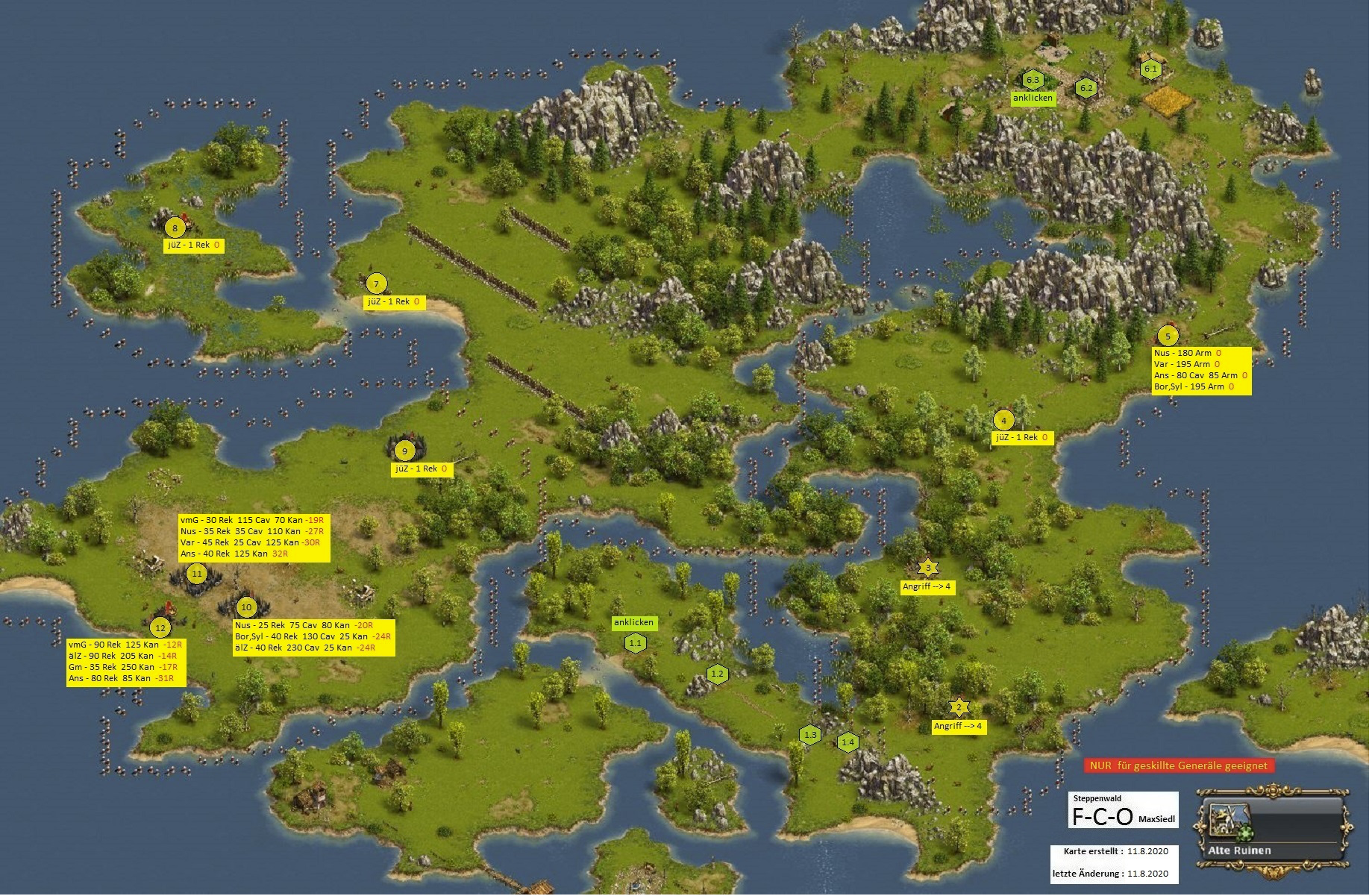Choose camp marker 9
The width and height of the screenshot is (1372, 896).
(x=405, y=451)
